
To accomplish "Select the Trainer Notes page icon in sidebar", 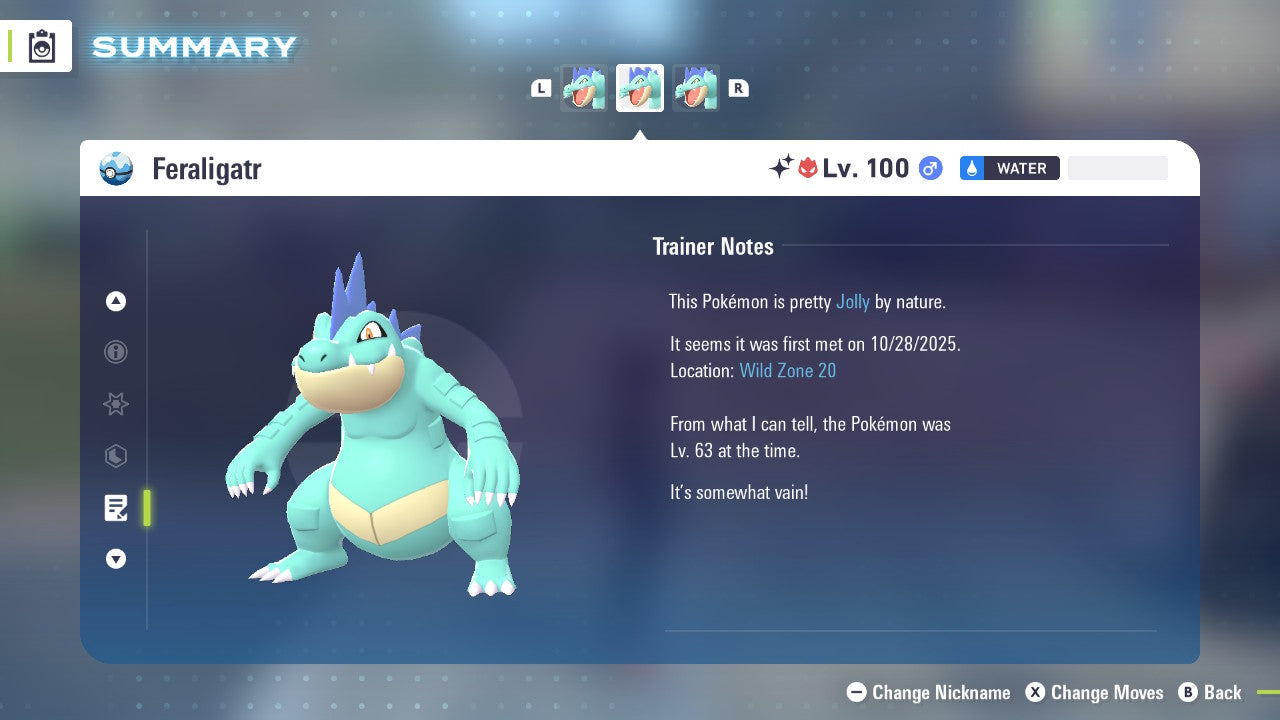I will click(116, 508).
